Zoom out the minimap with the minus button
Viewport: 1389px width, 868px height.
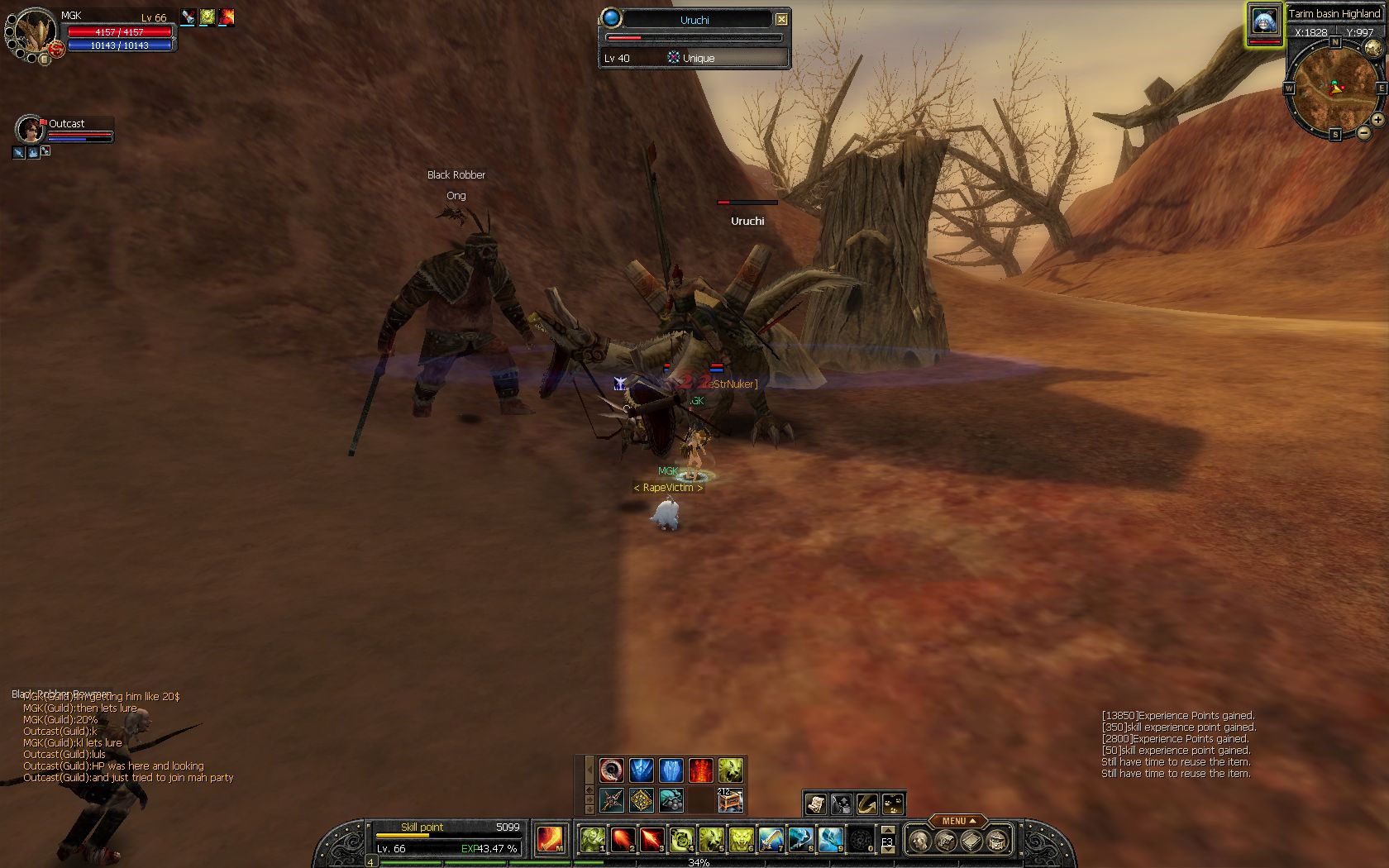[x=1363, y=132]
